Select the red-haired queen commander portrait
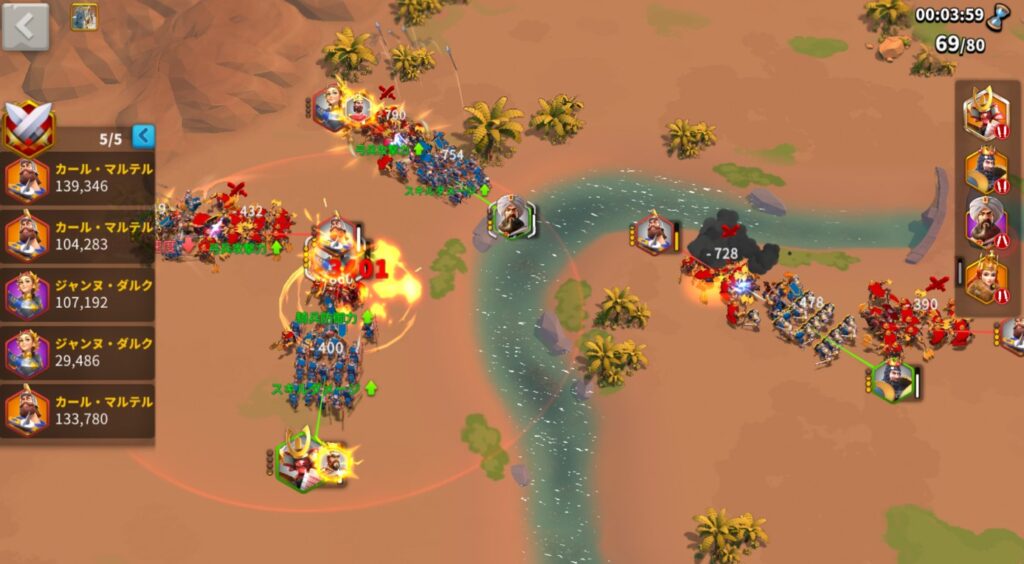The width and height of the screenshot is (1024, 564). pos(986,277)
